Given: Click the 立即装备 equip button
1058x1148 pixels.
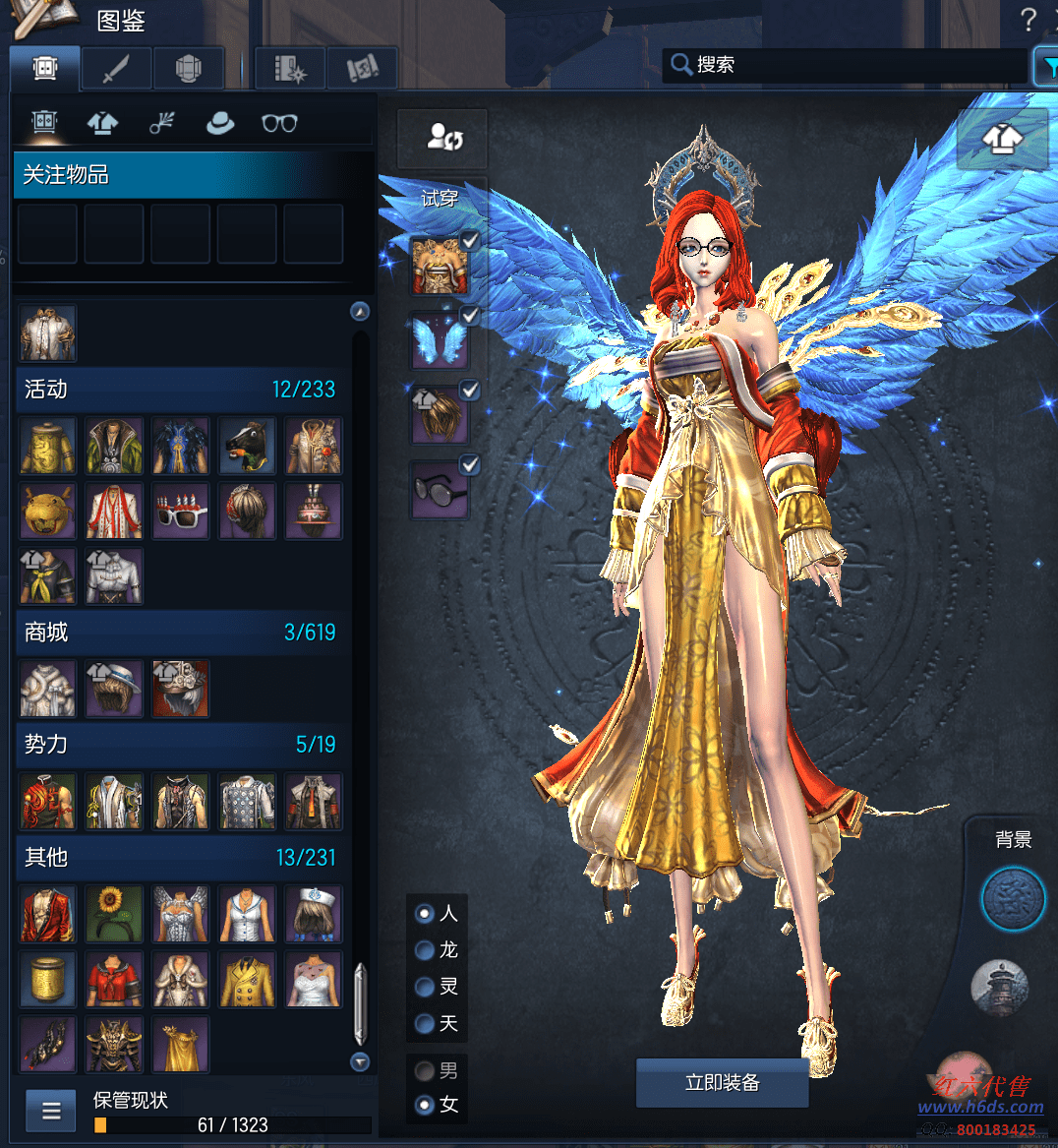Looking at the screenshot, I should click(722, 1083).
